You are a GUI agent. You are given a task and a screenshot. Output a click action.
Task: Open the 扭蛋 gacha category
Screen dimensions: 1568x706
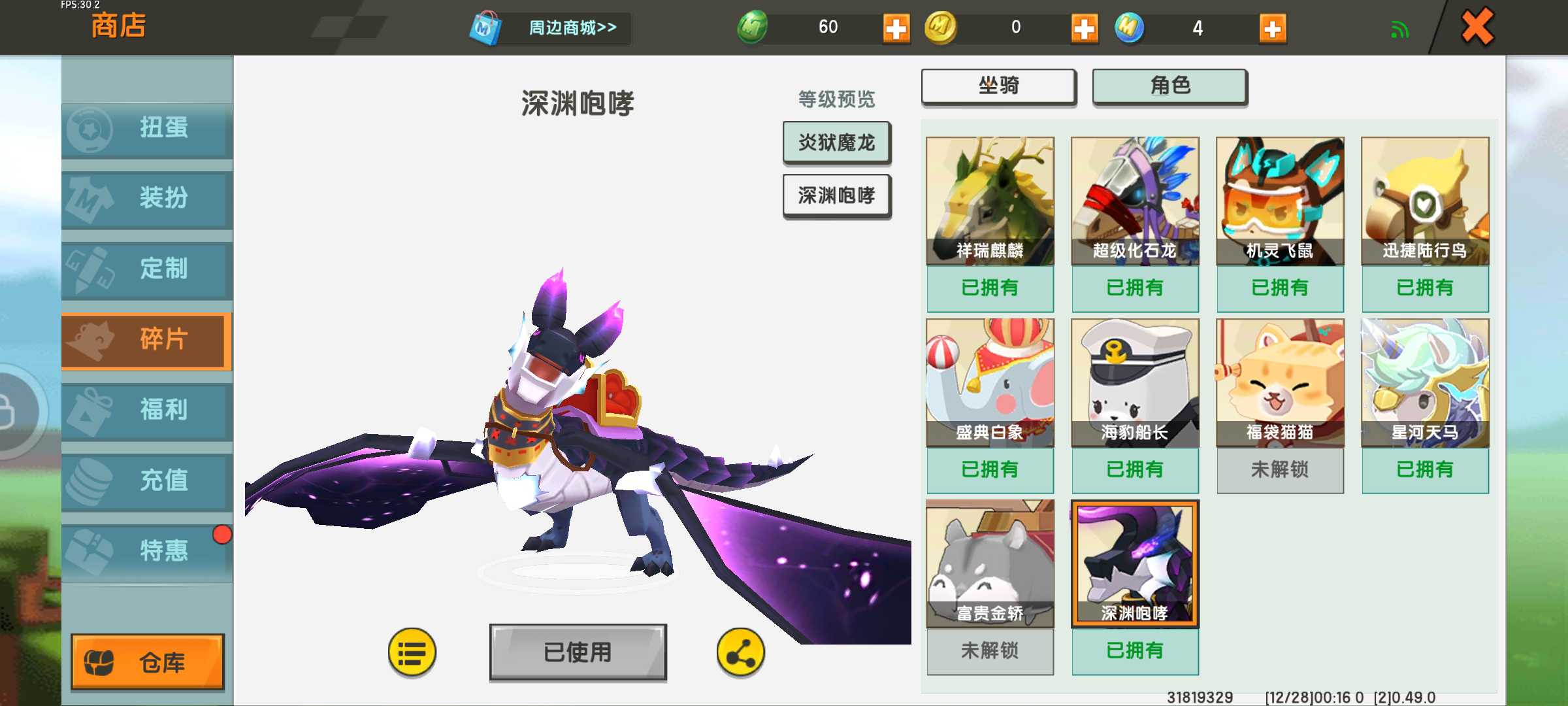(148, 129)
